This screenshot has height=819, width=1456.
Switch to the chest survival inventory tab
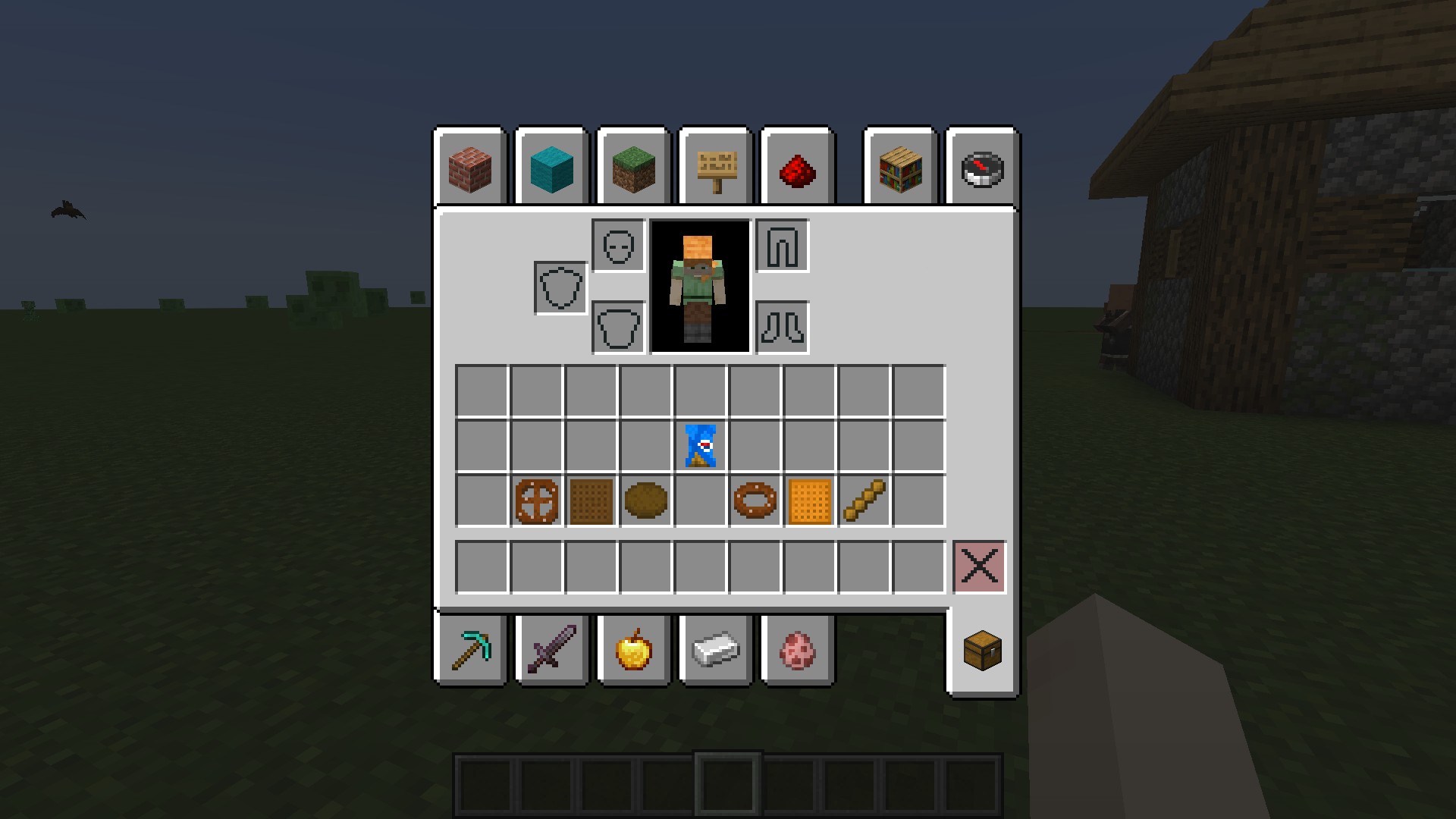click(x=984, y=651)
